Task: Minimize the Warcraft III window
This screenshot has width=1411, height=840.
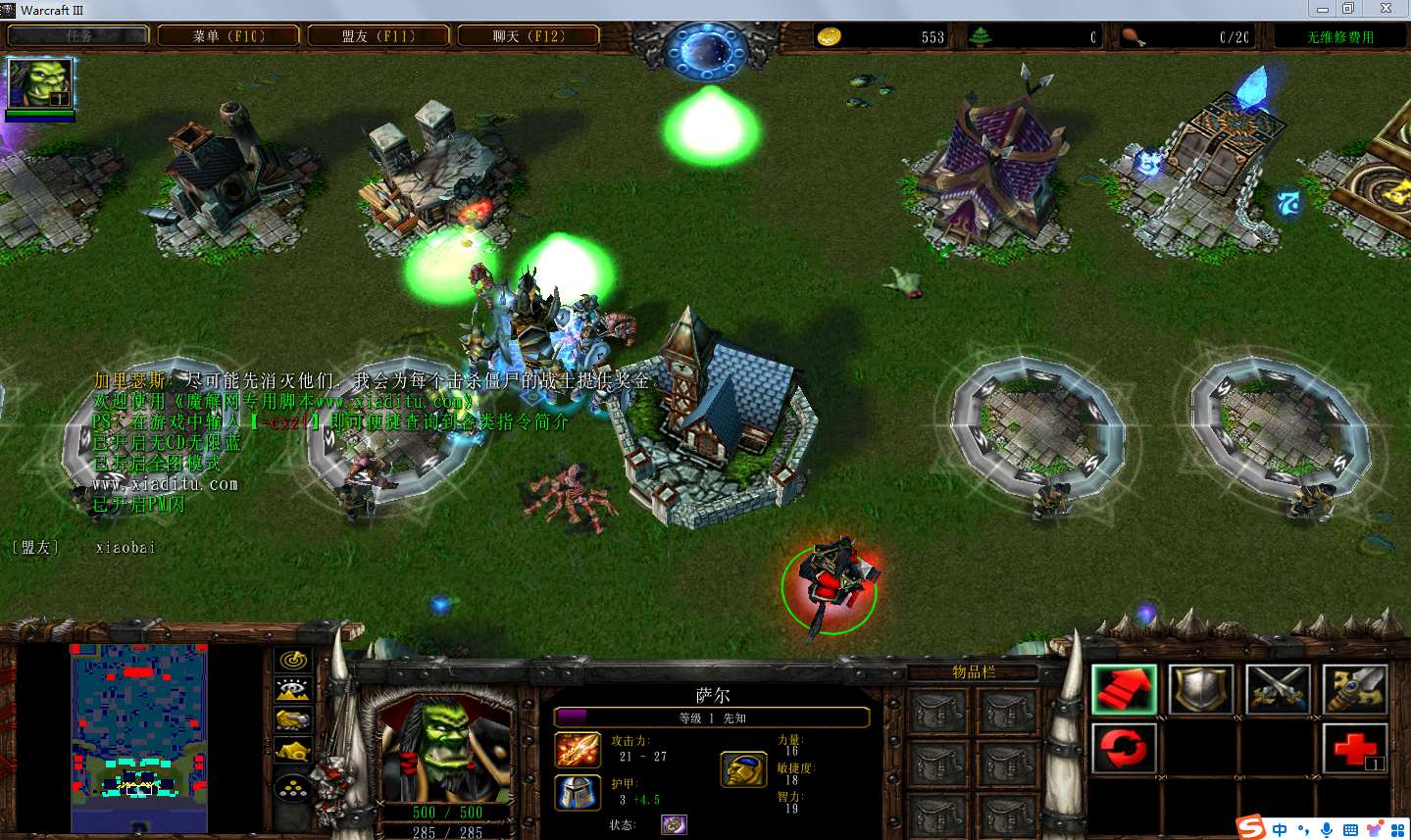Action: (x=1323, y=9)
